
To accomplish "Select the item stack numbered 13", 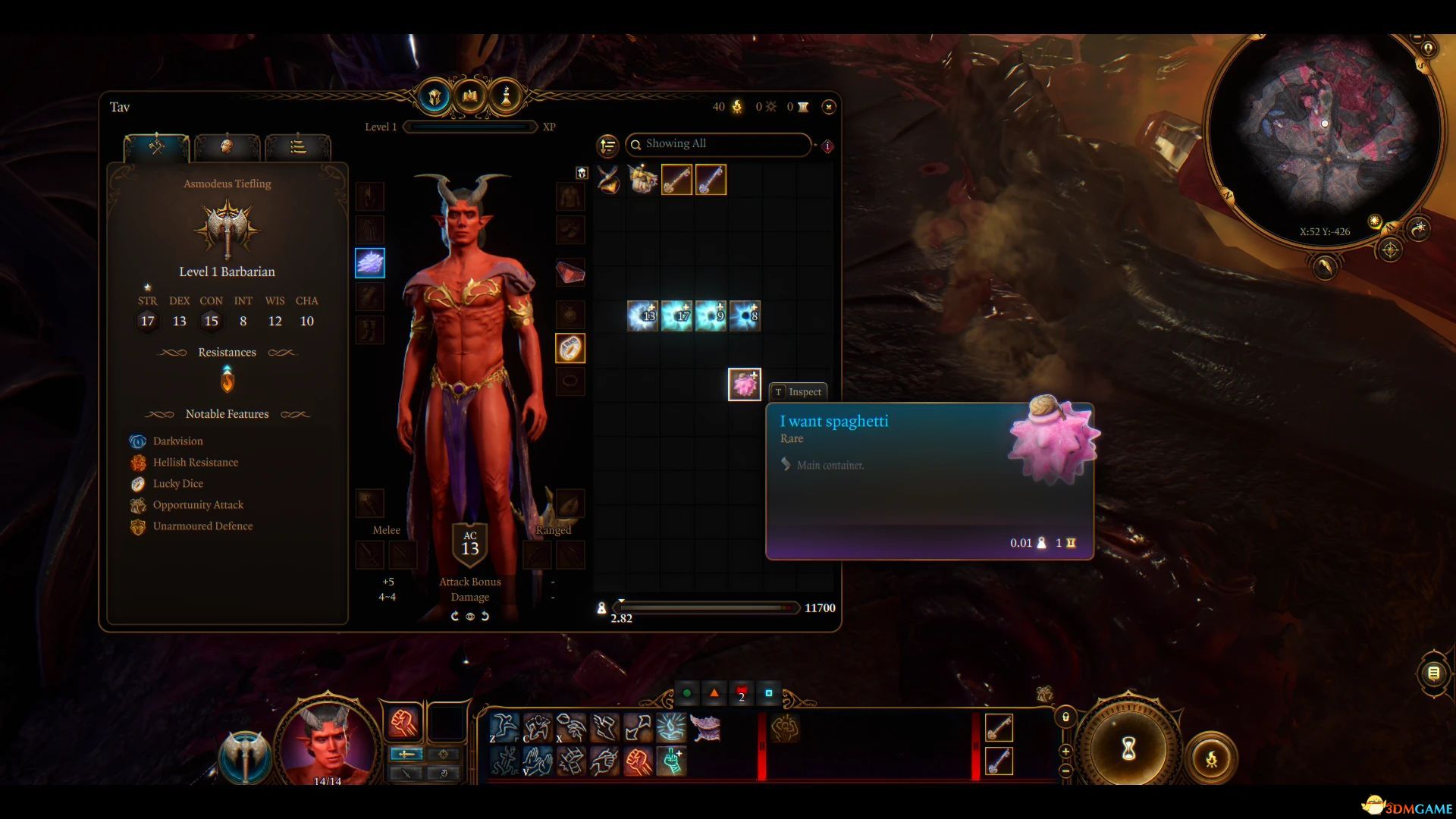I will [643, 315].
